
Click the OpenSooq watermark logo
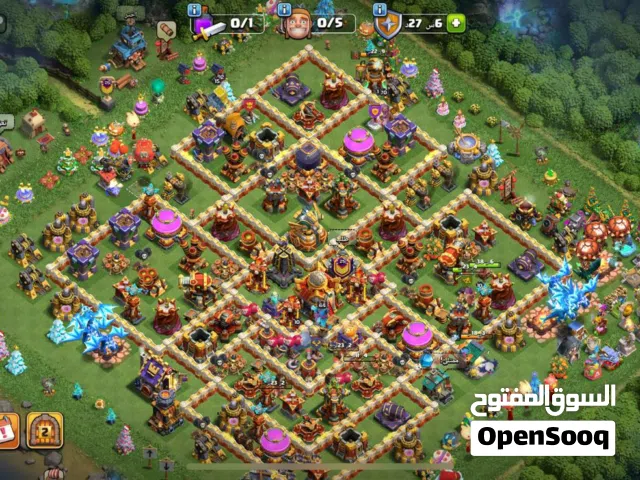[x=542, y=438]
